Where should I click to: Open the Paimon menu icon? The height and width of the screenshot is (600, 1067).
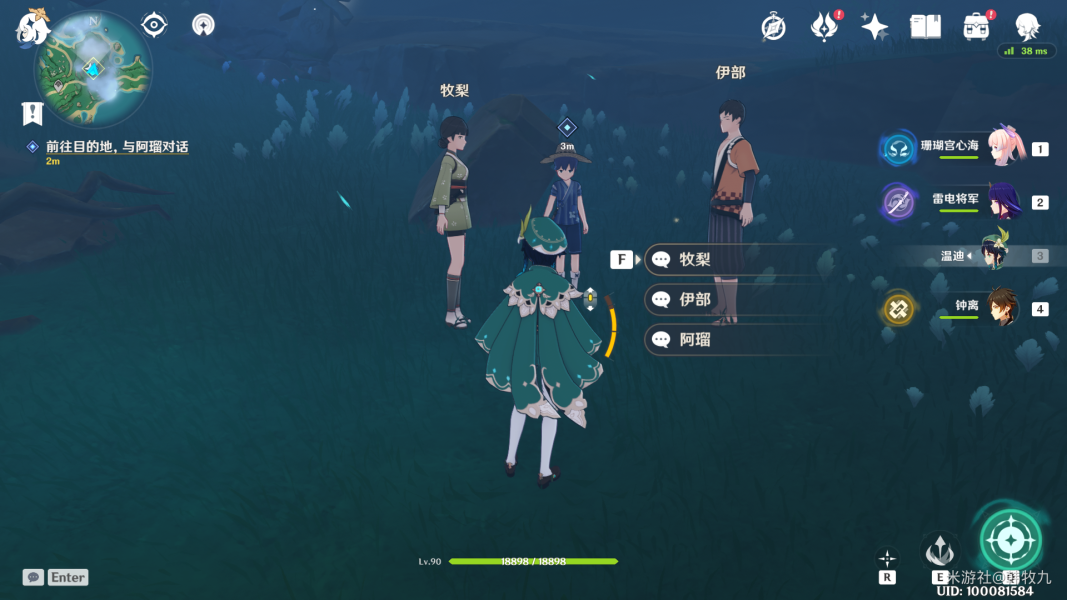pyautogui.click(x=31, y=29)
